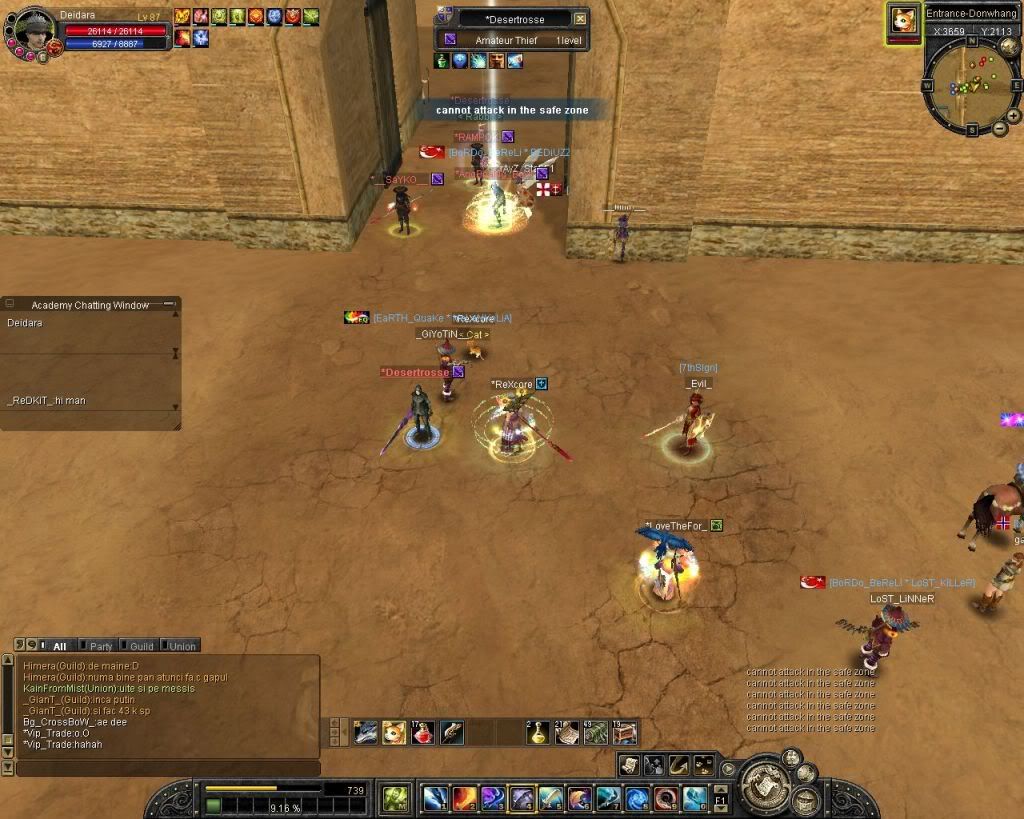
Task: Switch chat to the Guild tab
Action: 138,646
